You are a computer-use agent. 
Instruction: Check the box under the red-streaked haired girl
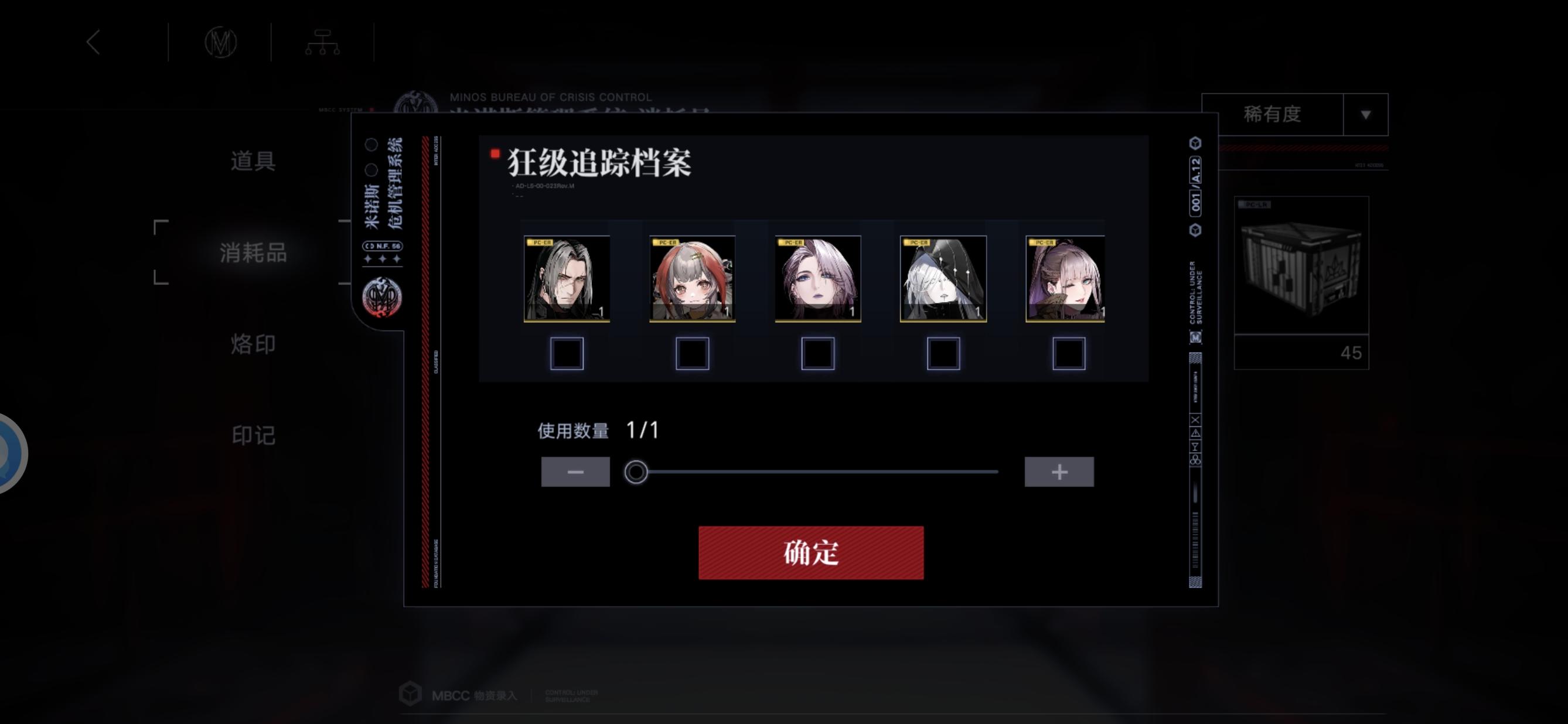(693, 351)
